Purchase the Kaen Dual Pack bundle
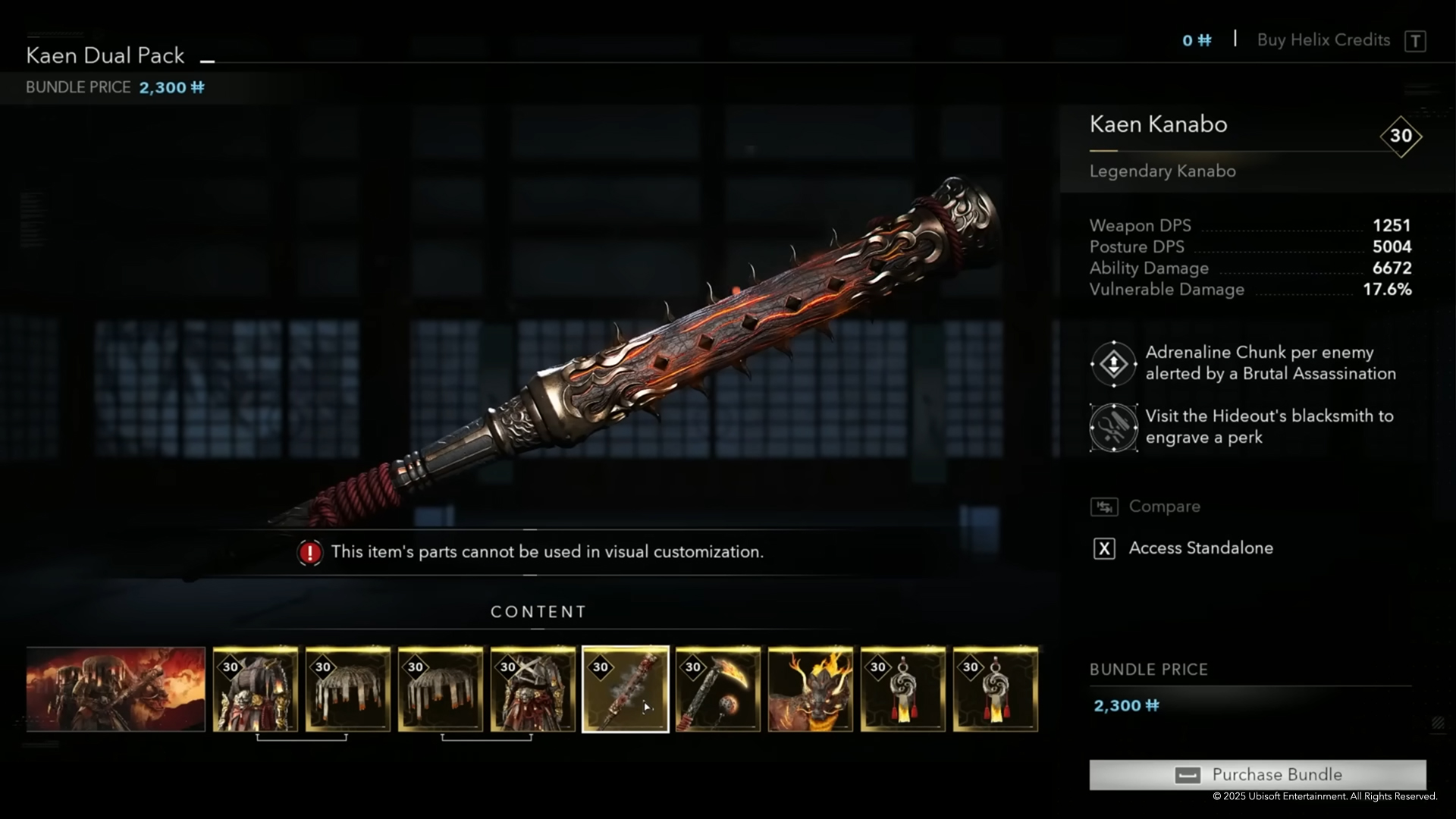This screenshot has height=819, width=1456. (x=1257, y=774)
